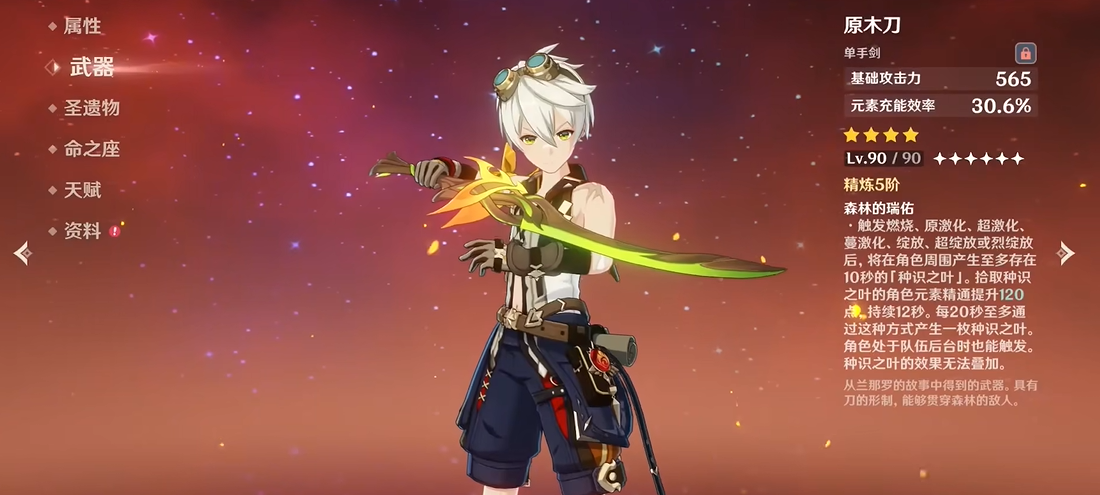
Task: Open the 属性 attributes tab
Action: pos(82,26)
